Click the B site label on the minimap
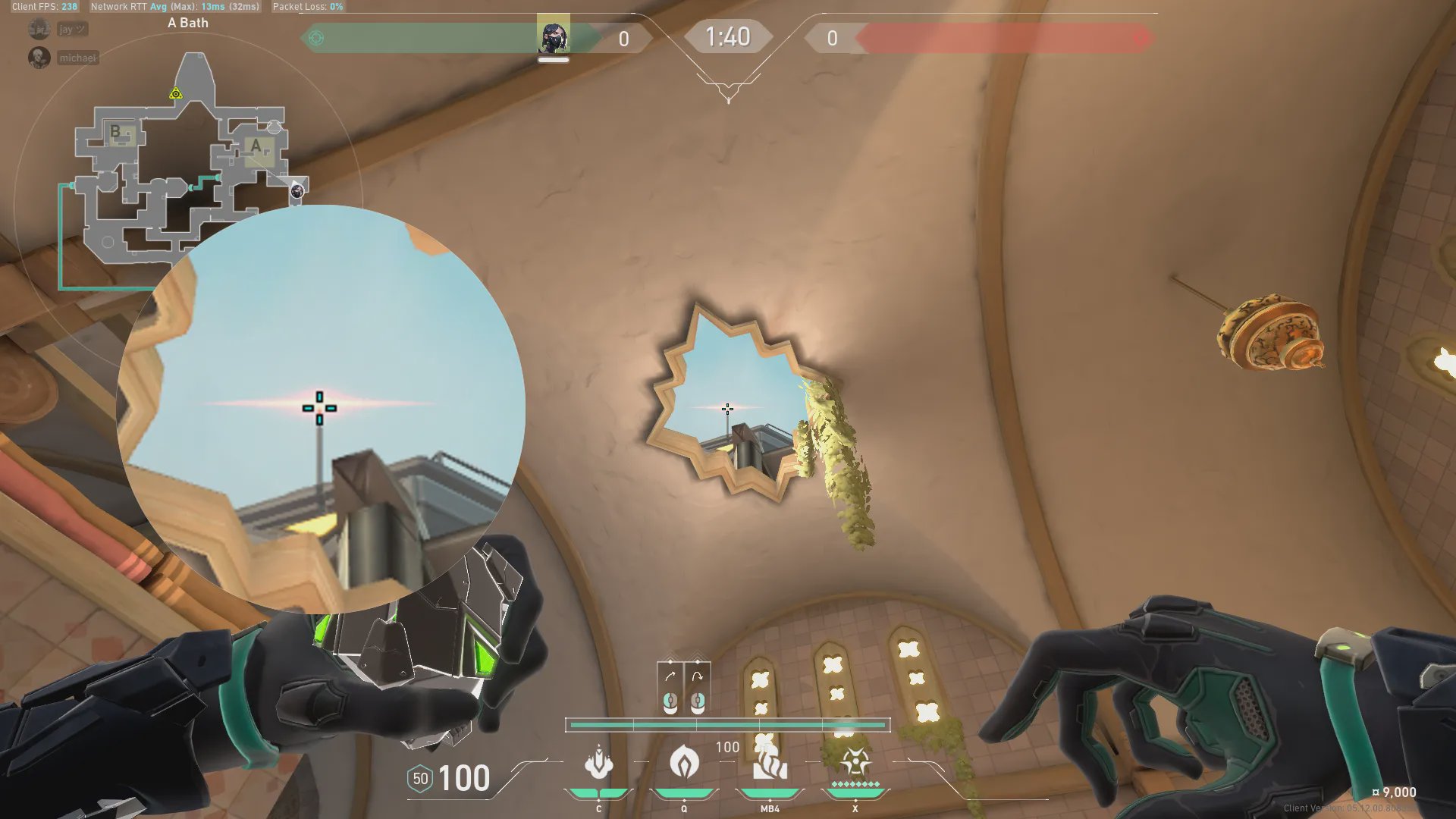Screen dimensions: 1456x819 [115, 131]
